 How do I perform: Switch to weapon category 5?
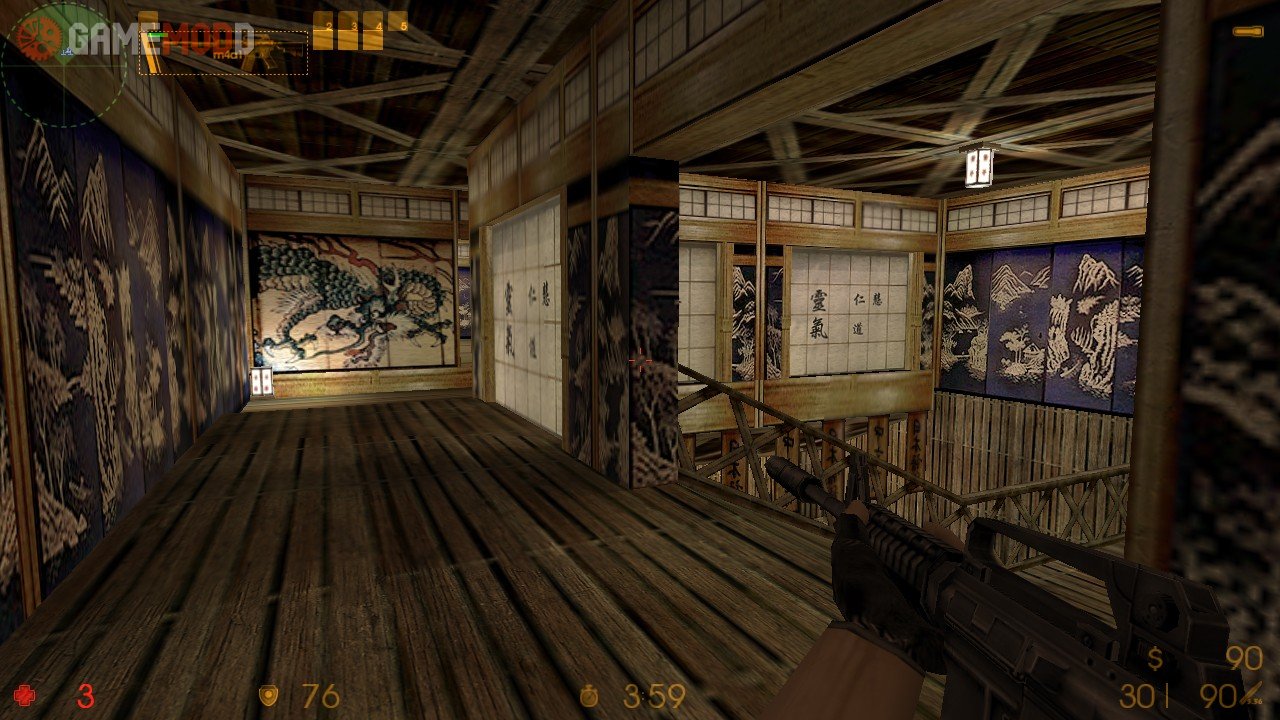click(x=398, y=22)
